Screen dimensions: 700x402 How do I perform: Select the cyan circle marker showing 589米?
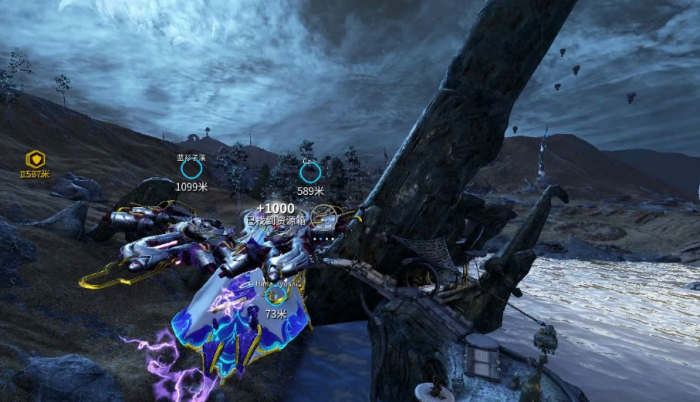[x=311, y=172]
